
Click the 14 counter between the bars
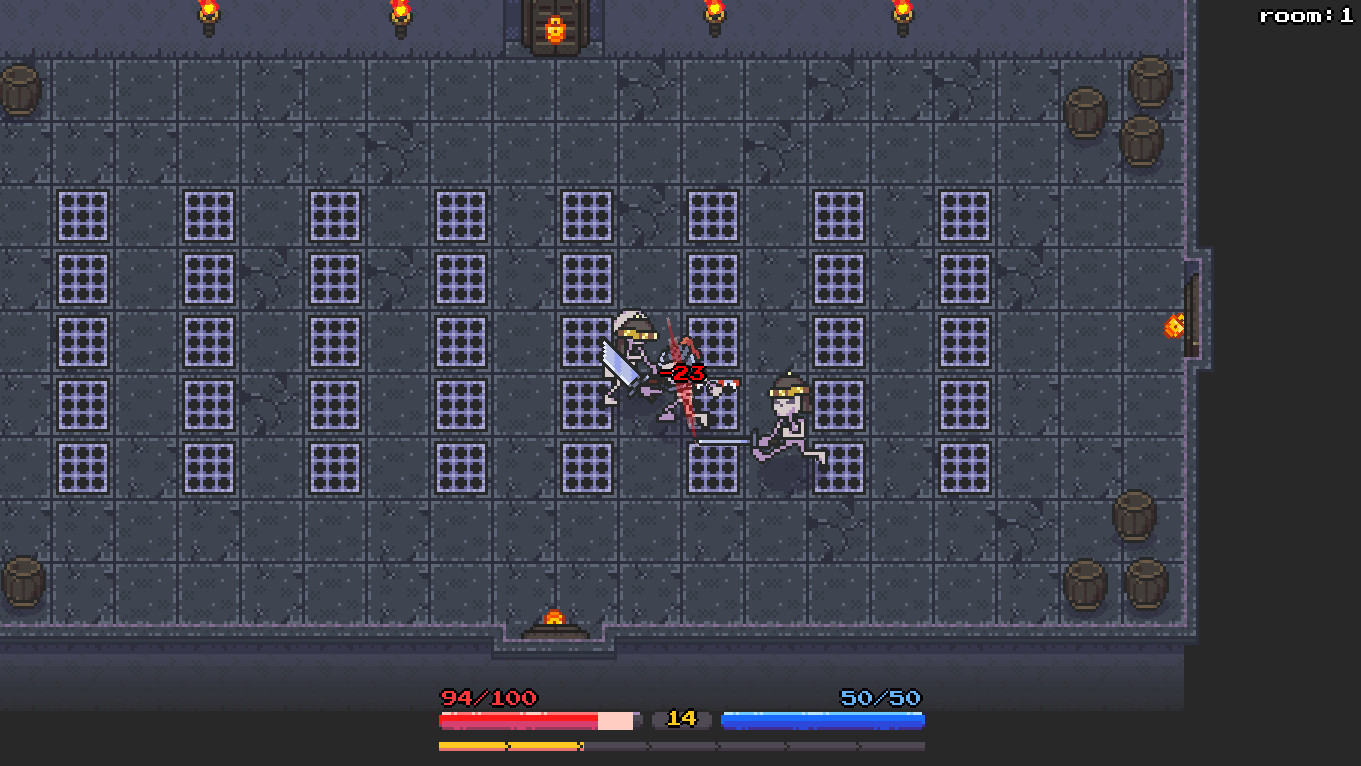pos(681,719)
